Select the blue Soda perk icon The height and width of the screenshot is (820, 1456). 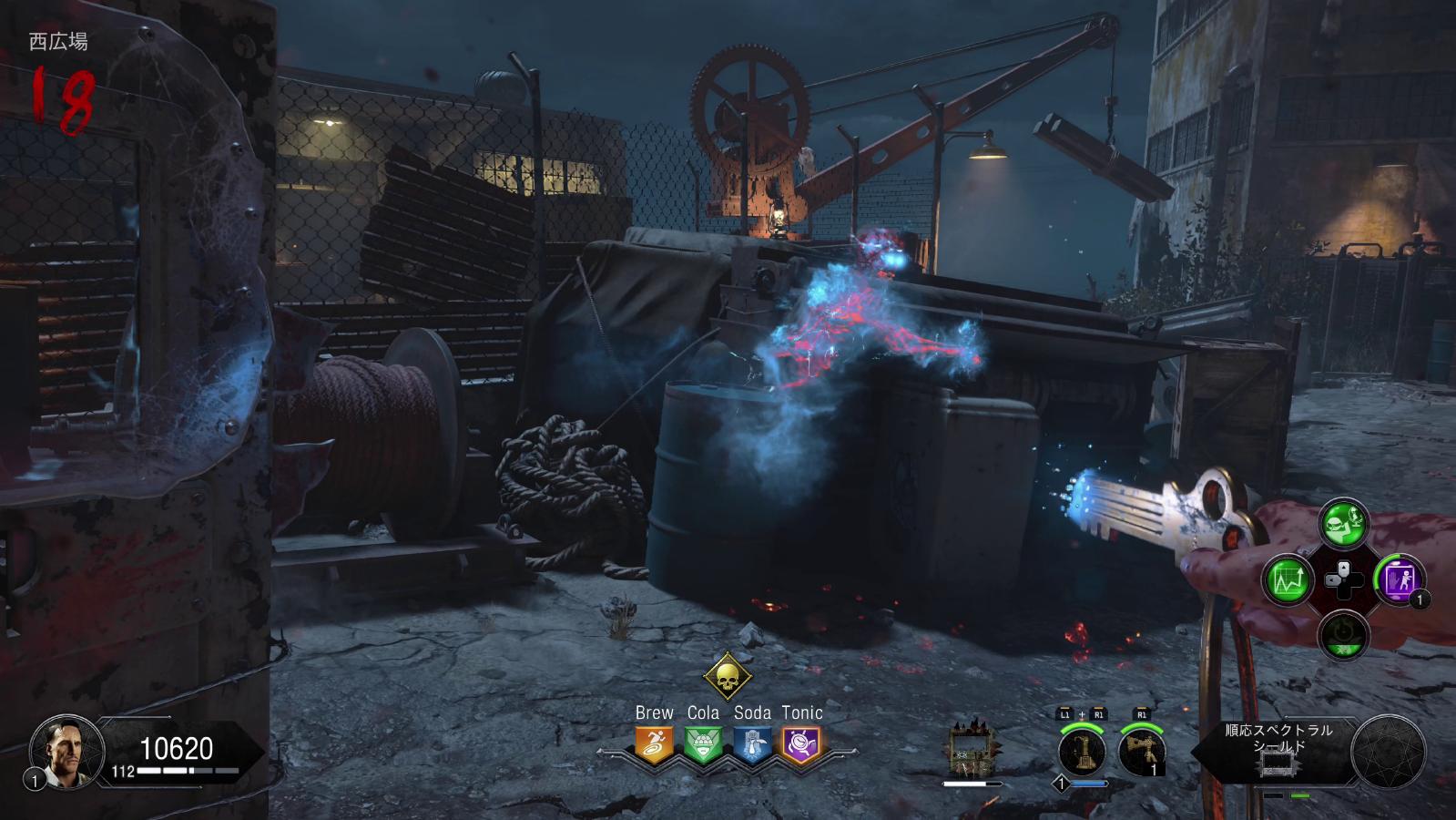[x=752, y=745]
